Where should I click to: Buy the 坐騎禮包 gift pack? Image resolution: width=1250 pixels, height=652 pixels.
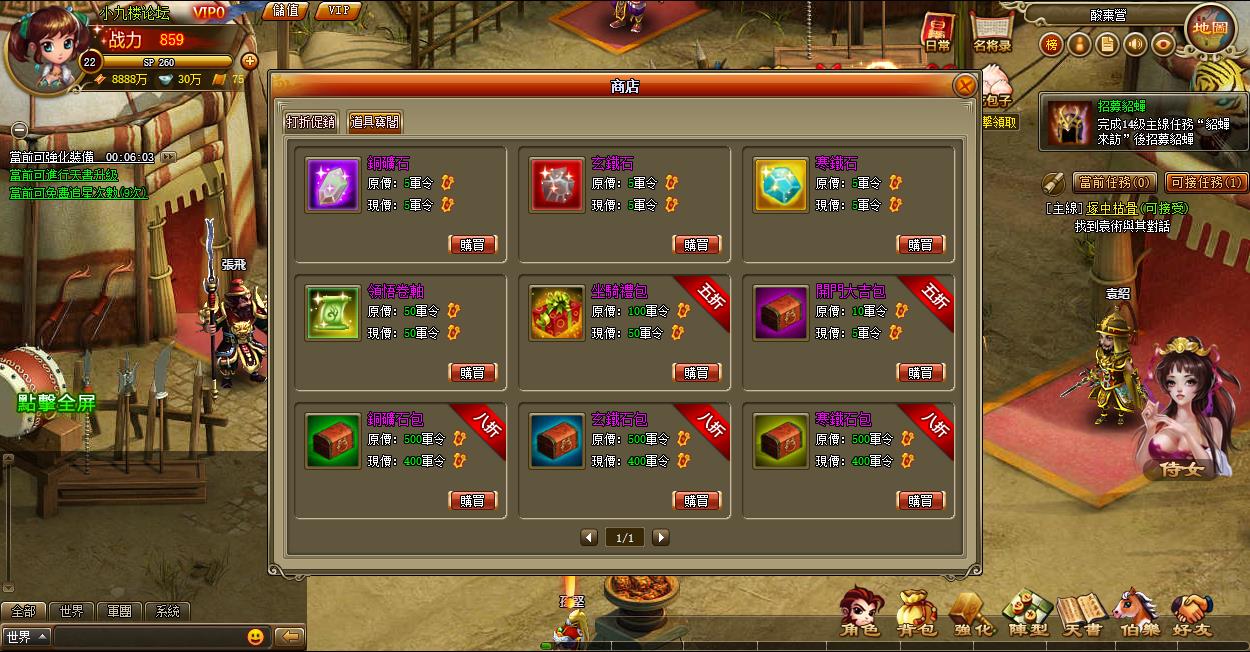[x=696, y=373]
